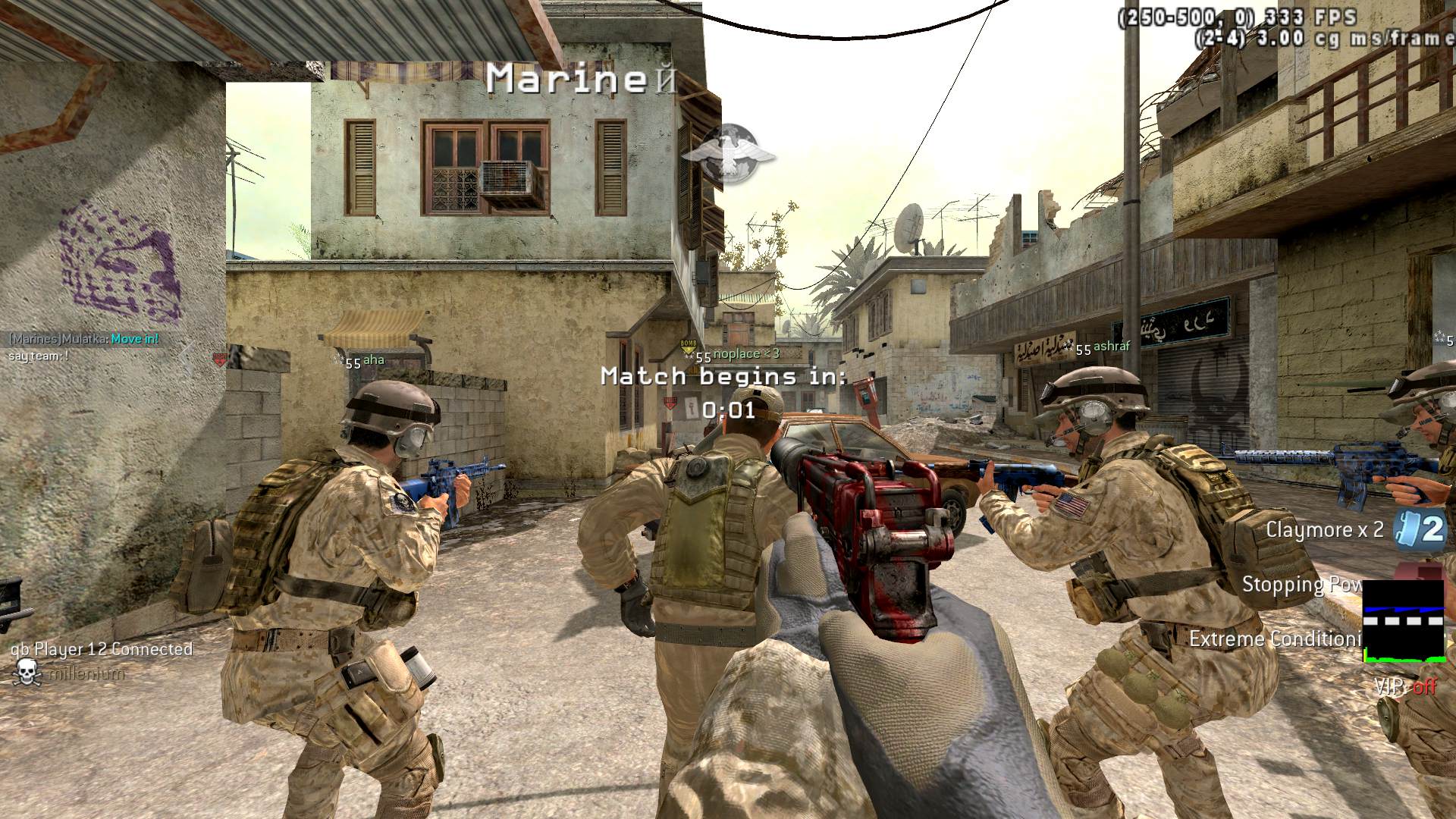The width and height of the screenshot is (1456, 819).
Task: Click the Stopping Power perk label
Action: [x=1301, y=585]
